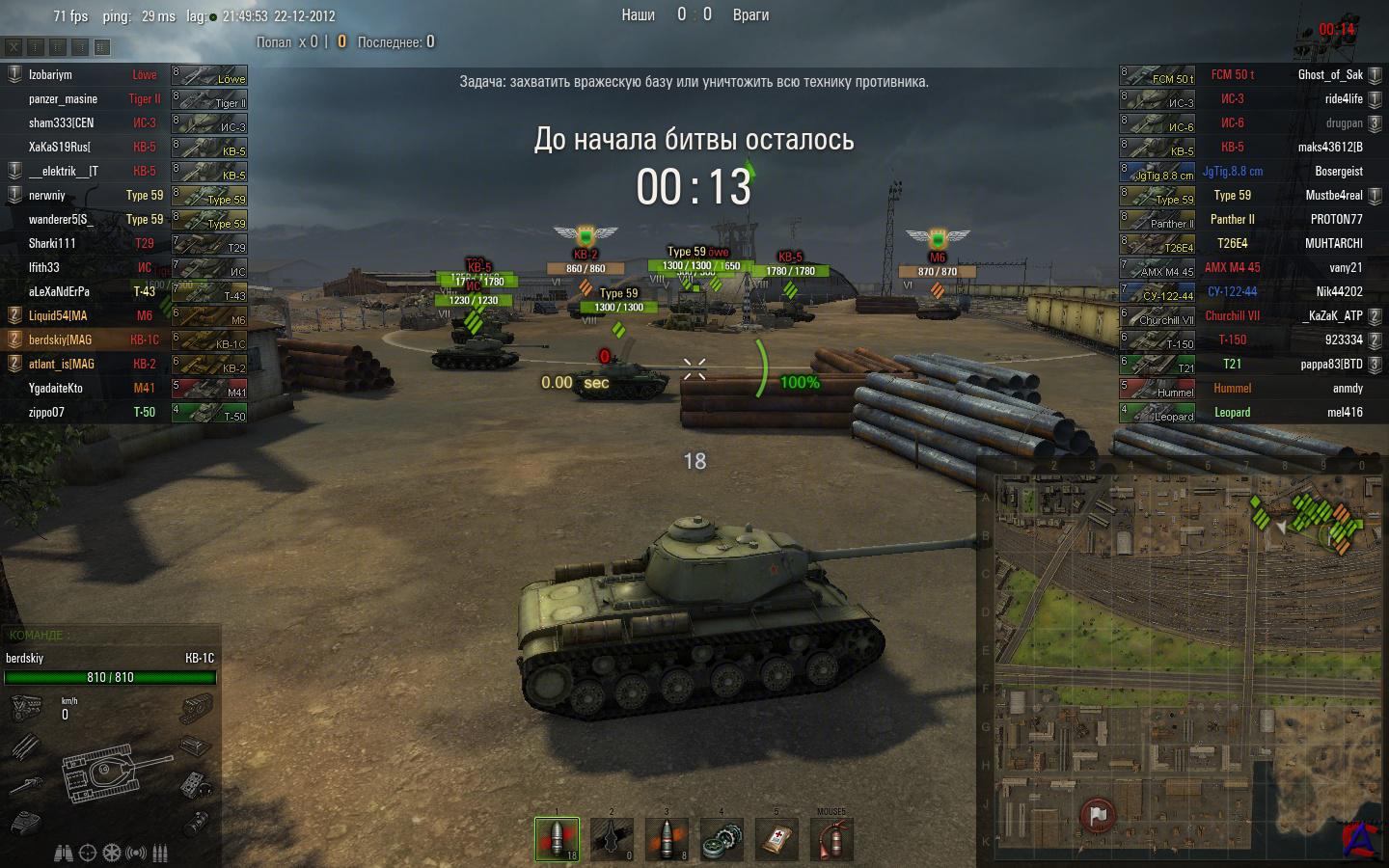
Task: Click the binoculars icon under the tank diagram
Action: point(64,853)
